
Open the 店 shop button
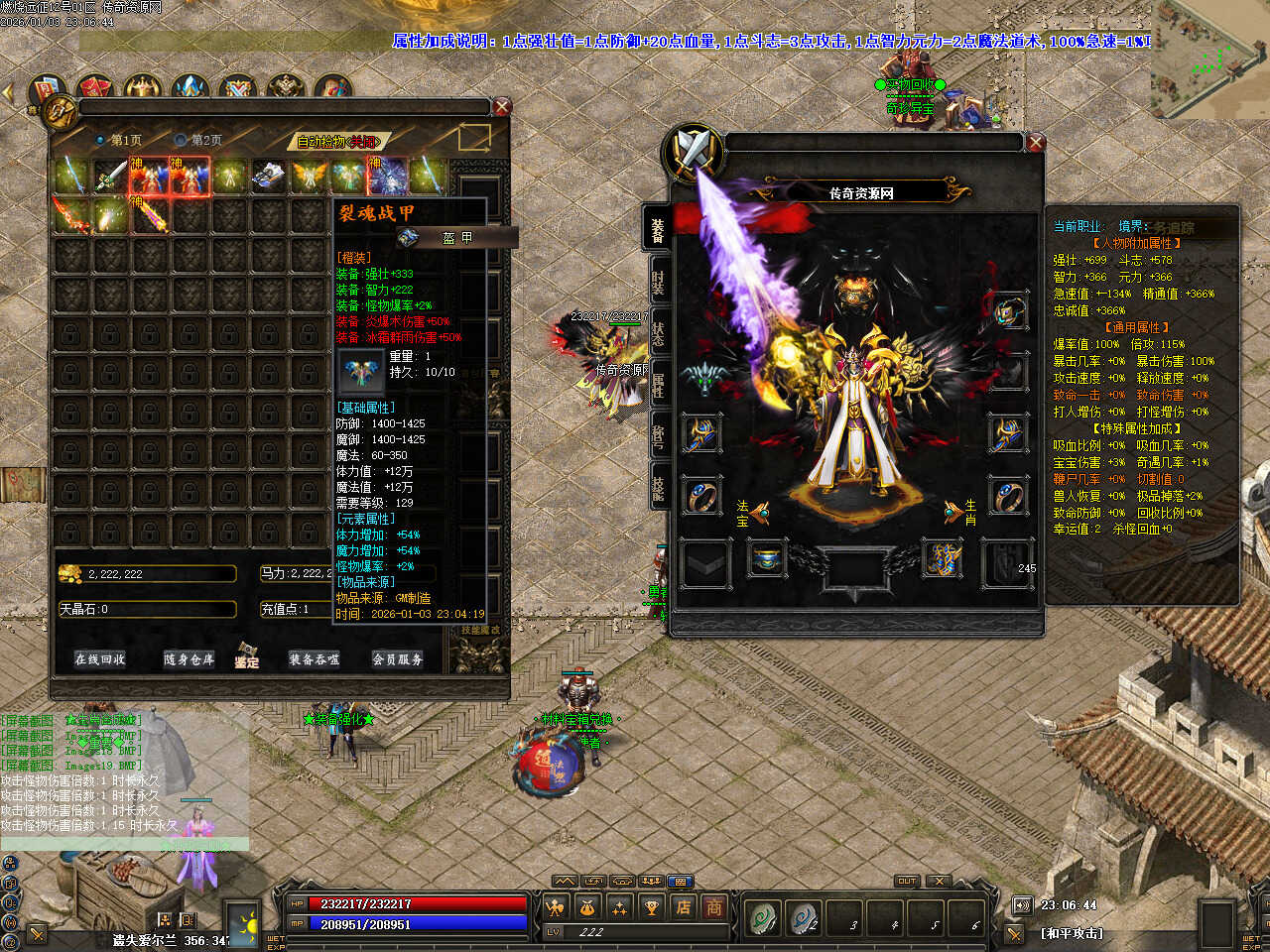tap(684, 906)
